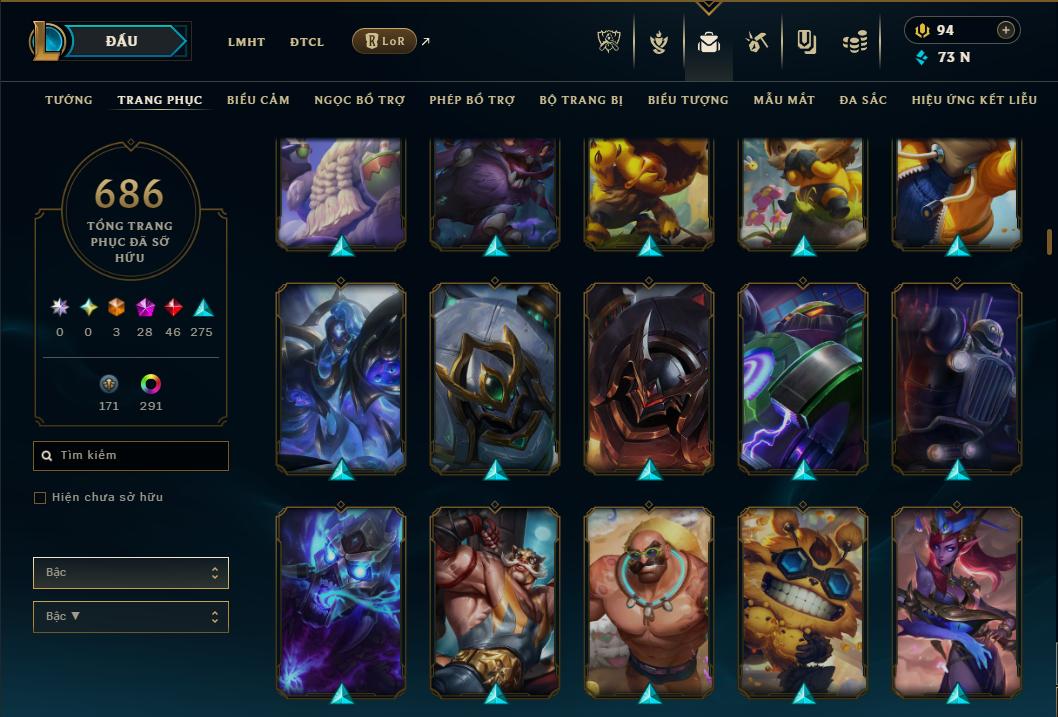Show the BỘ TRANG BỊ tab
The image size is (1058, 717).
pyautogui.click(x=581, y=100)
